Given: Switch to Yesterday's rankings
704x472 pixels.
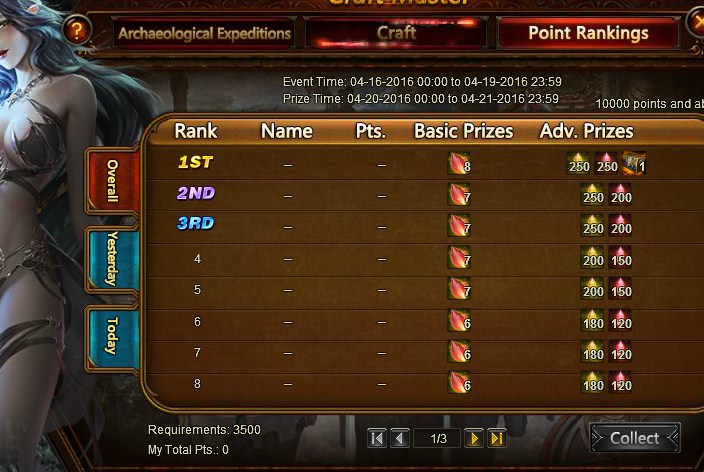Looking at the screenshot, I should [112, 258].
